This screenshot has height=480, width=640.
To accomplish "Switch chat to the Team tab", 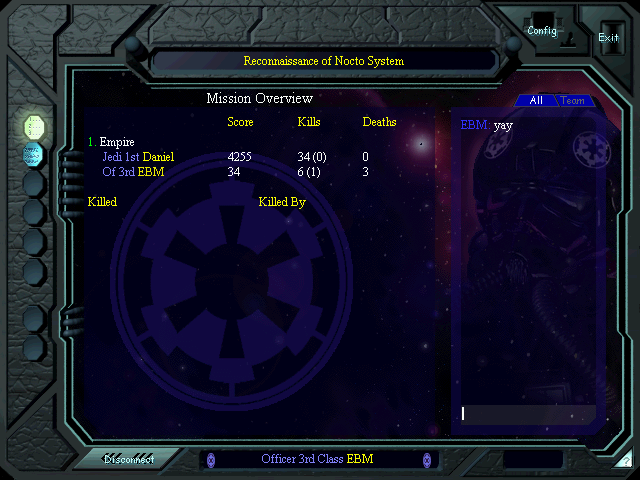I will (x=573, y=101).
